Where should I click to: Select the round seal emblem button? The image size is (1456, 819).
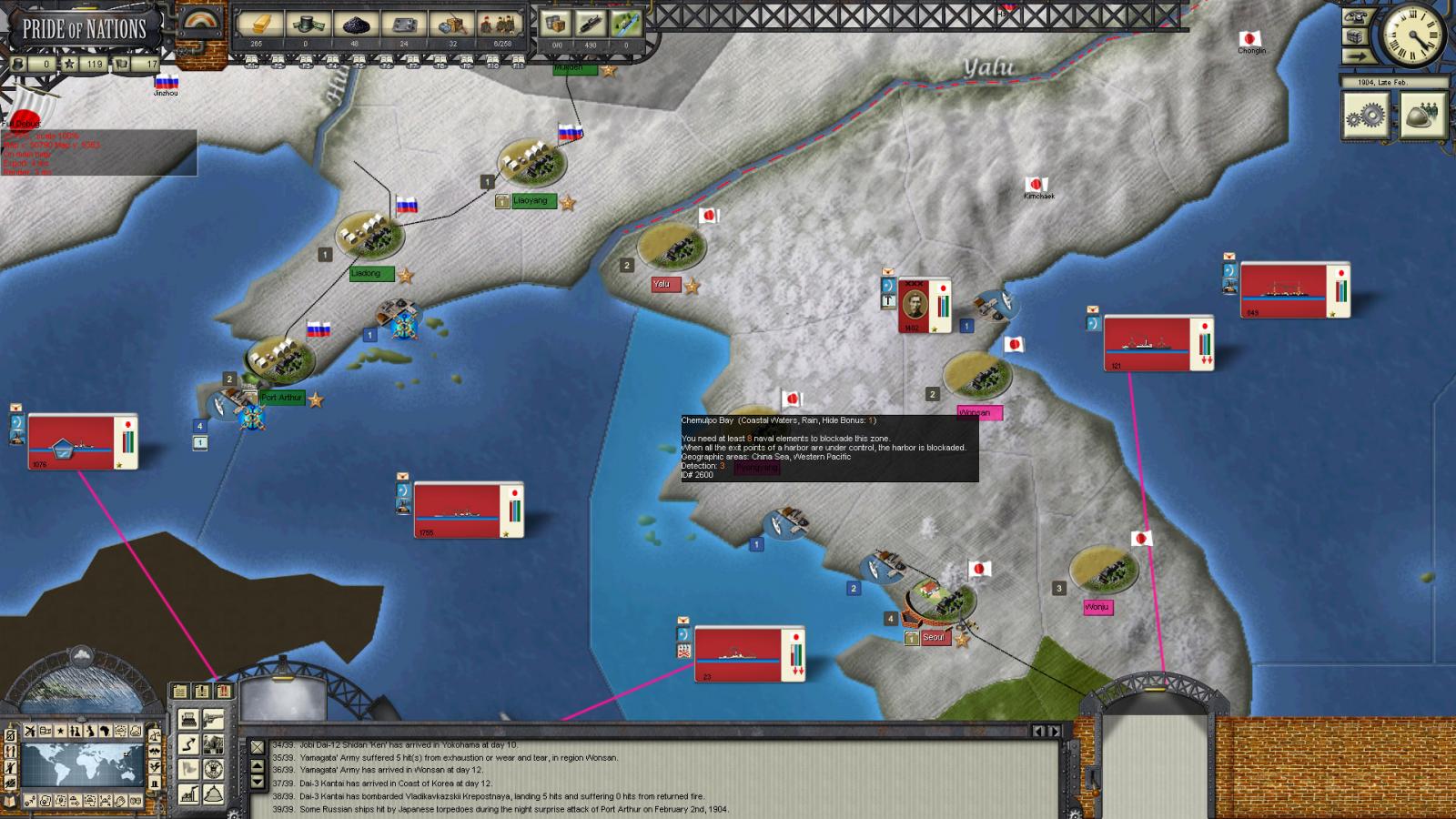coord(213,770)
